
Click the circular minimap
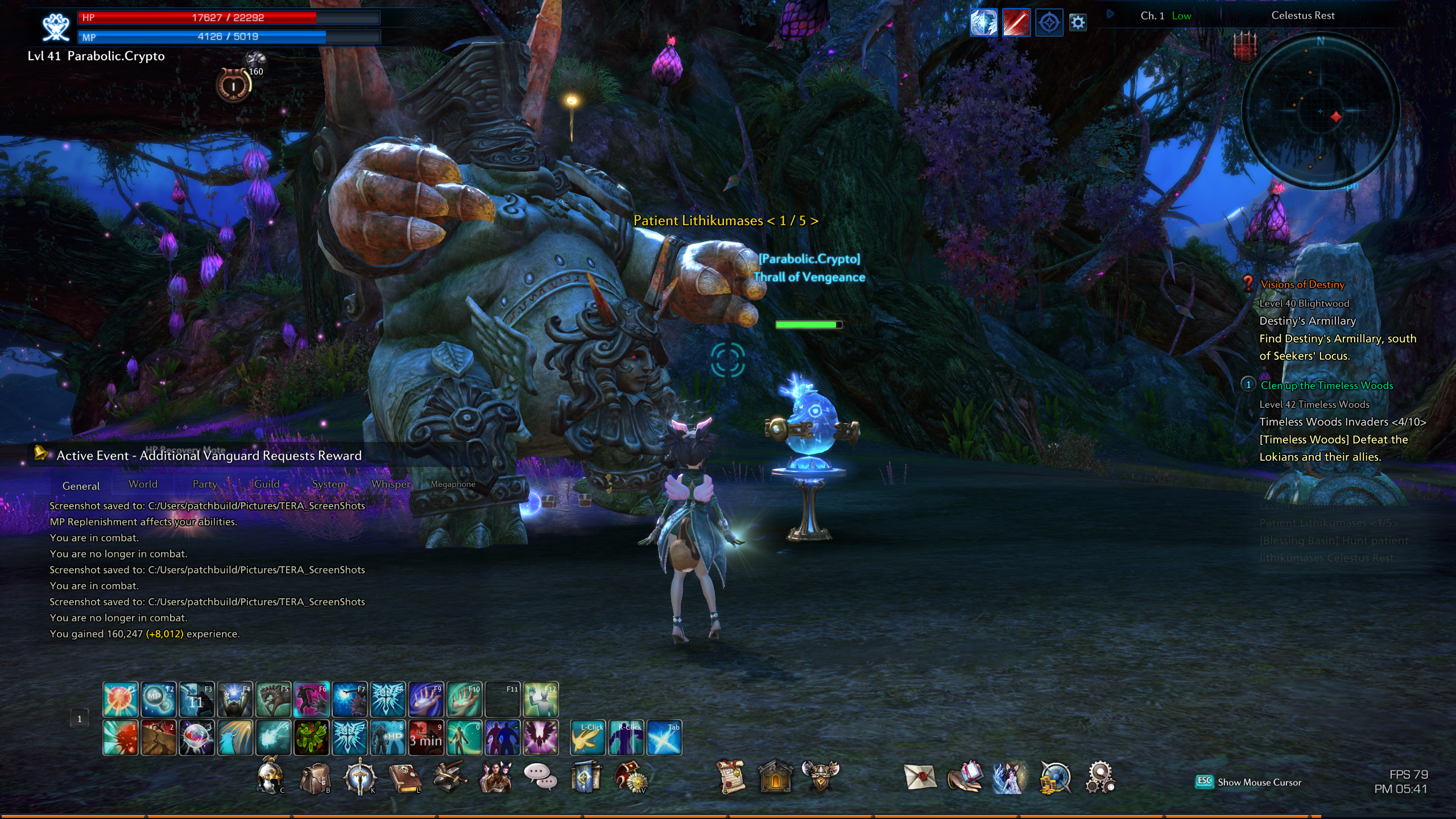1320,110
